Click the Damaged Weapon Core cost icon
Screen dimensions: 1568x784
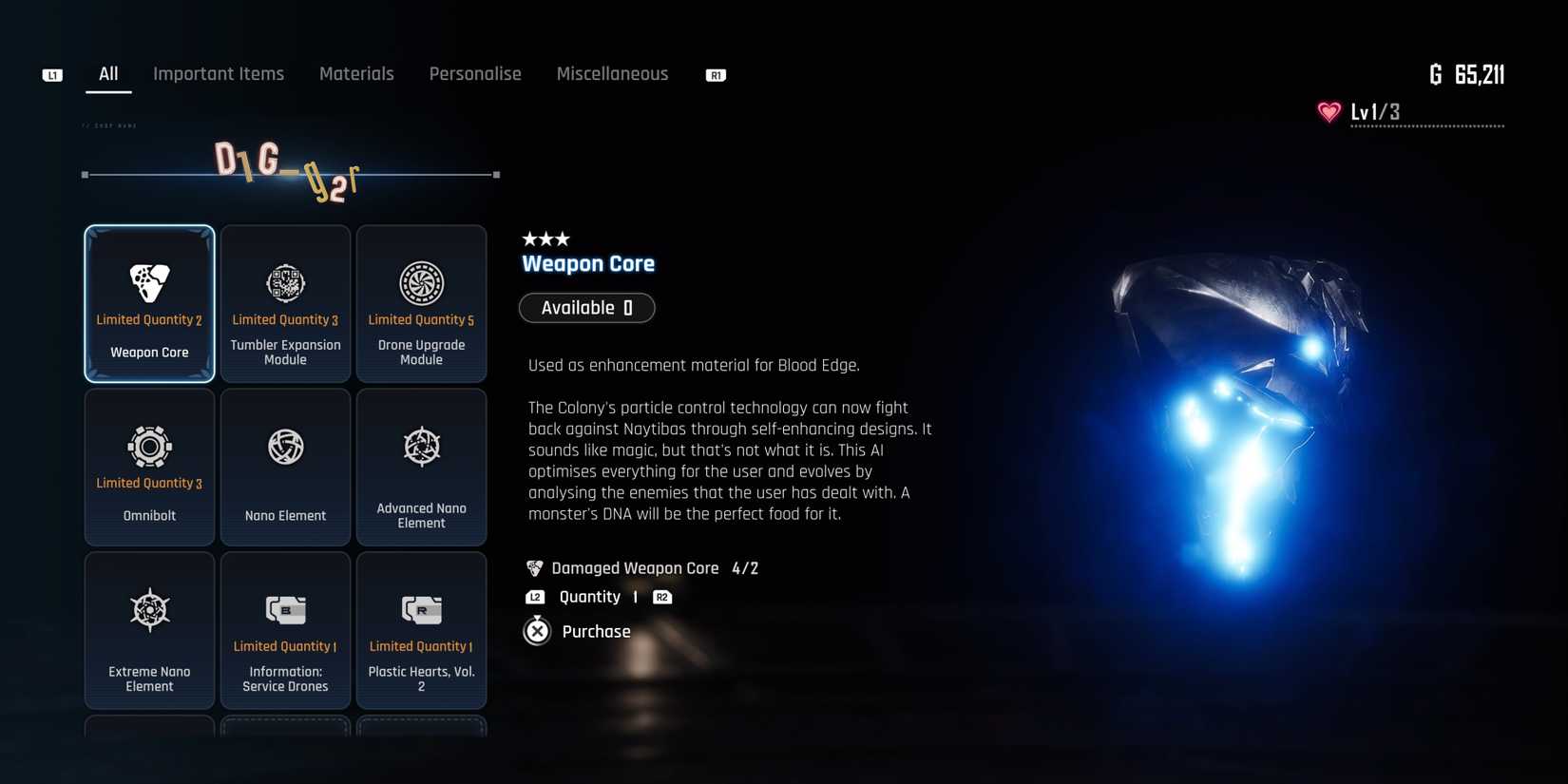click(534, 567)
